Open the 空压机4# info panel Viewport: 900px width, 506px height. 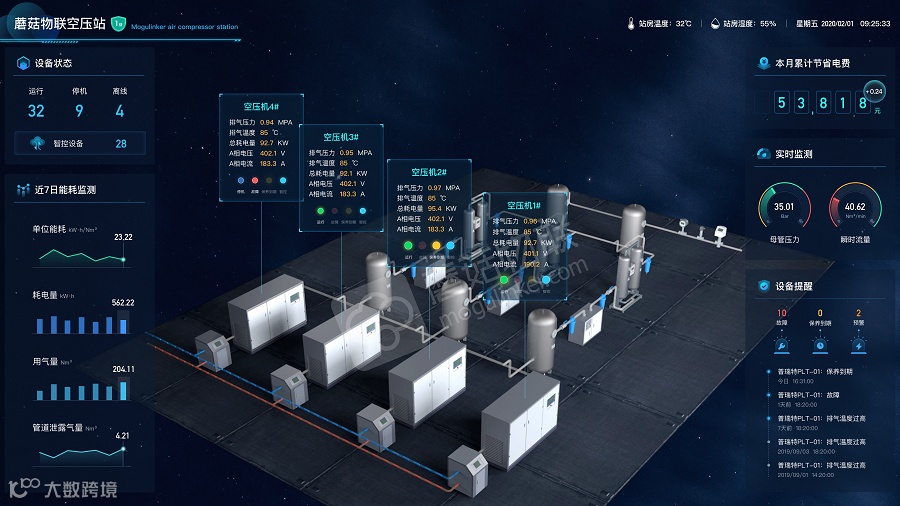261,105
